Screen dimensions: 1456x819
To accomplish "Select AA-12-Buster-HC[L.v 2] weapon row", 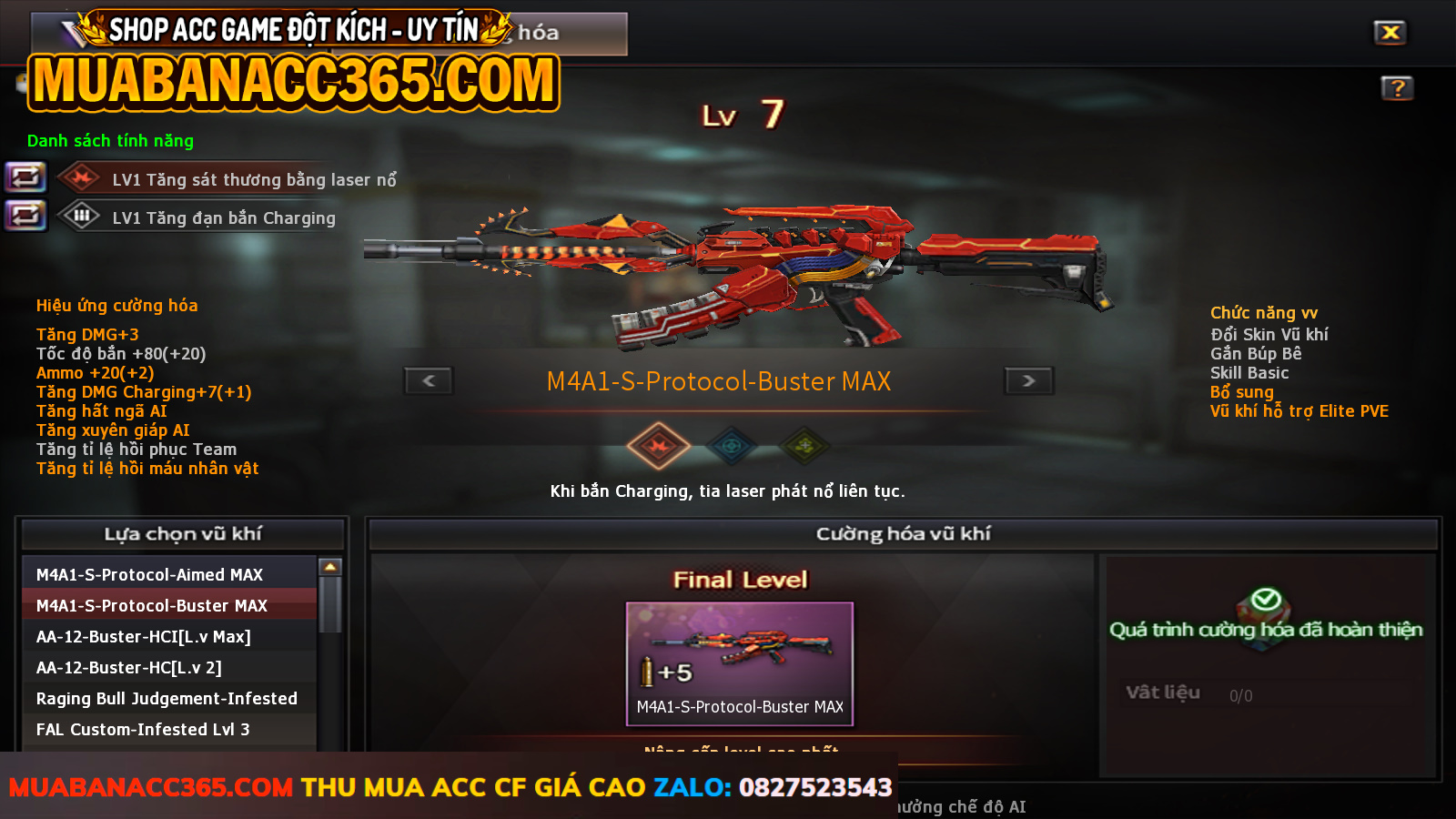I will click(168, 667).
